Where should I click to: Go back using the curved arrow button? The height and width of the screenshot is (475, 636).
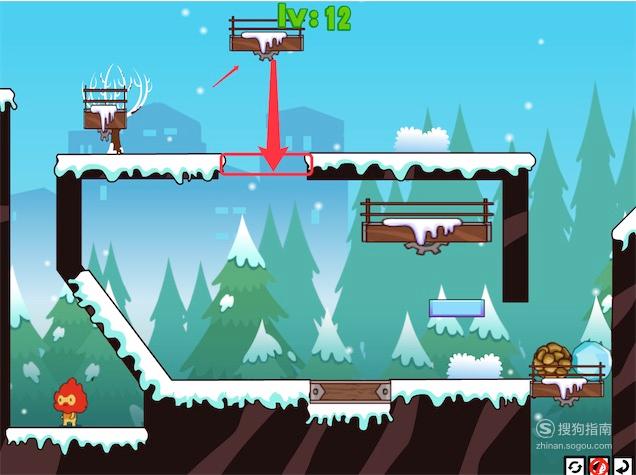click(623, 466)
